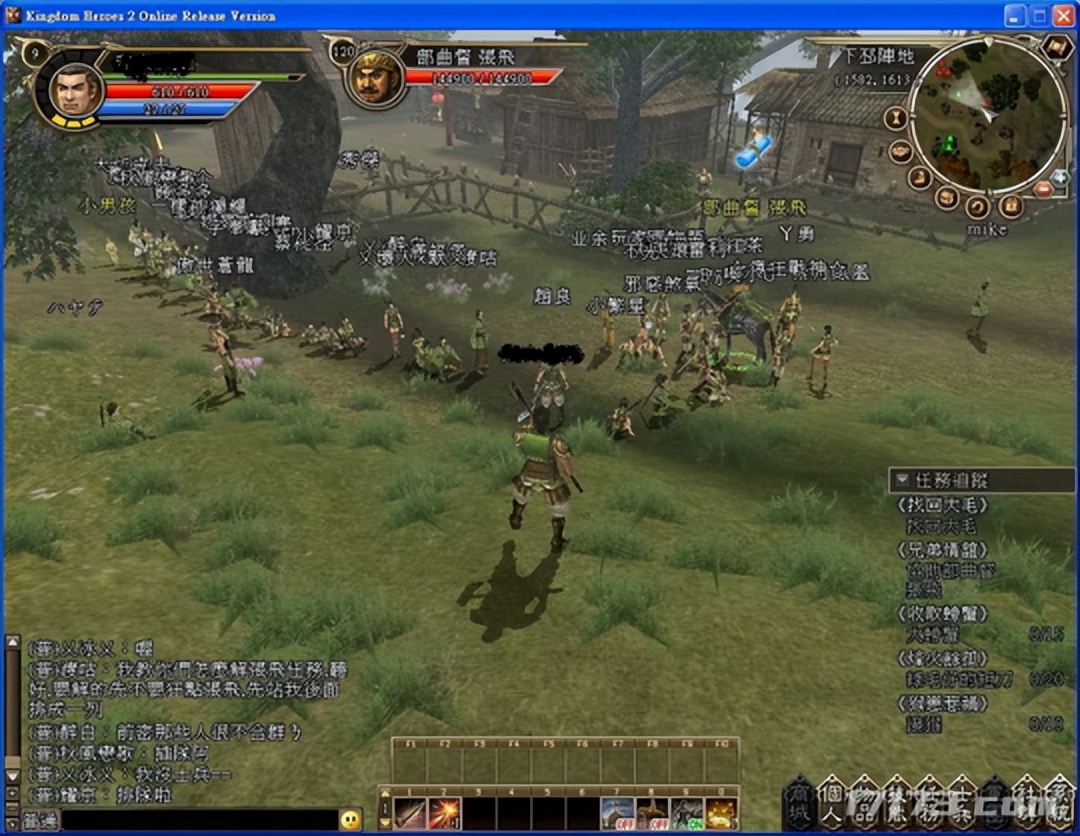Close the game window with the X

tap(1062, 15)
